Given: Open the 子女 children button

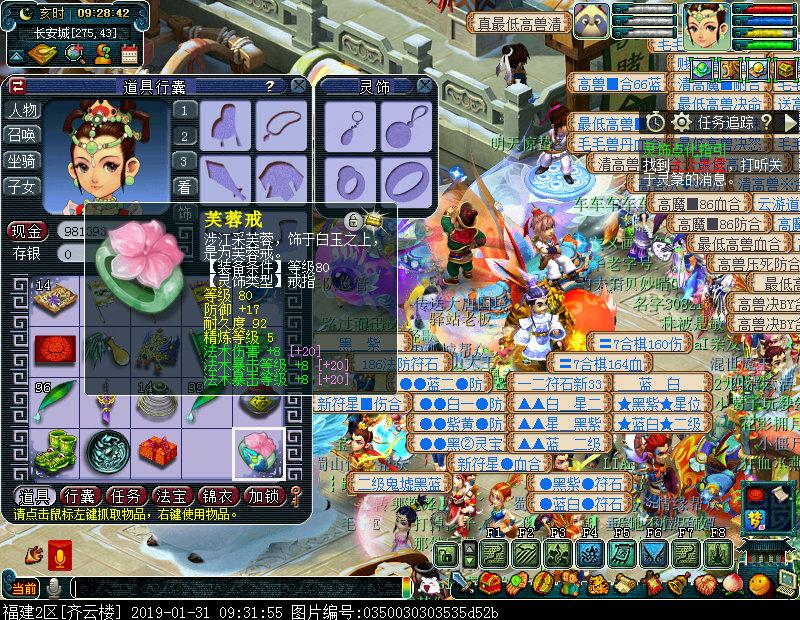Looking at the screenshot, I should click(22, 186).
